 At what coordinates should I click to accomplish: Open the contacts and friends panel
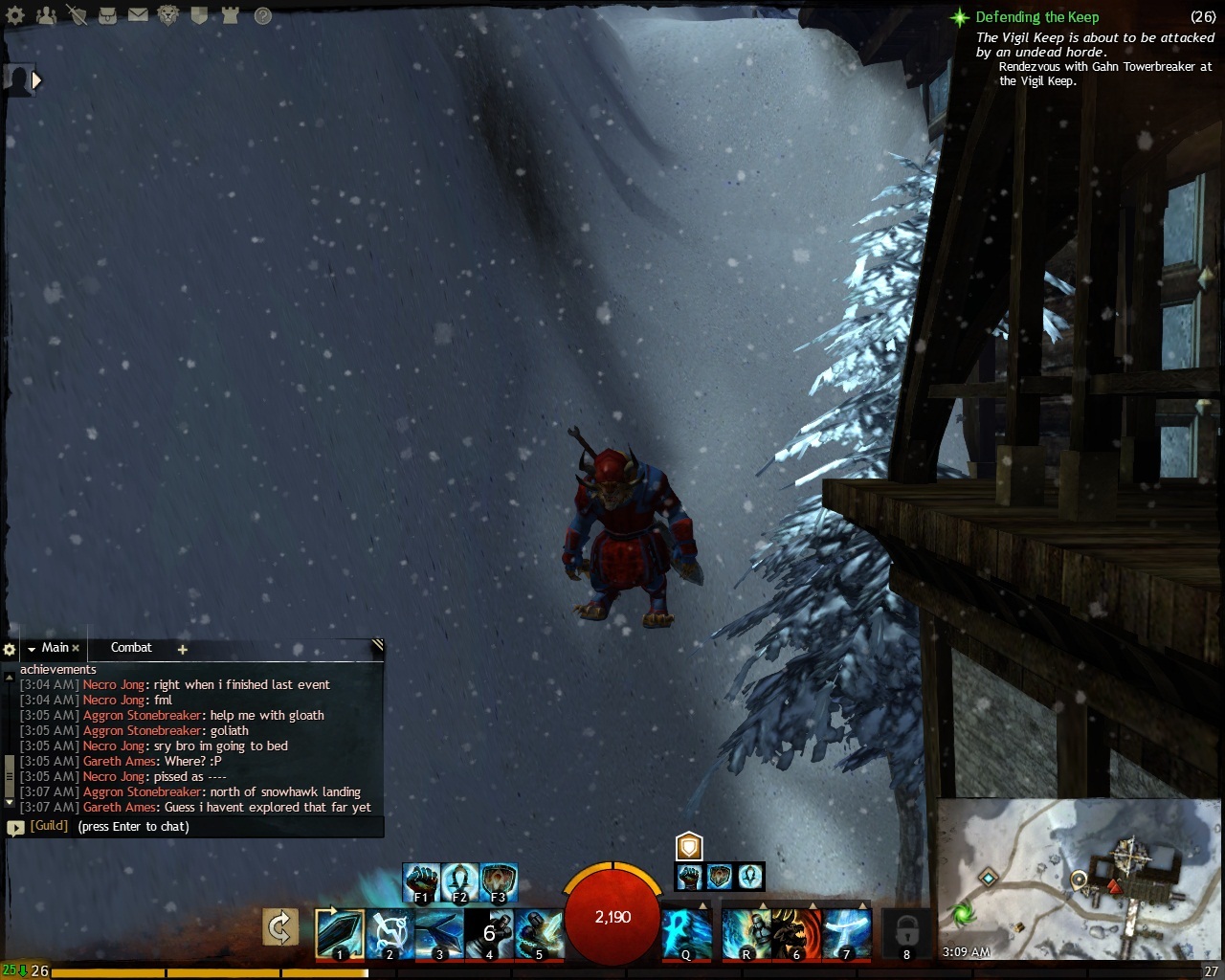[46, 15]
